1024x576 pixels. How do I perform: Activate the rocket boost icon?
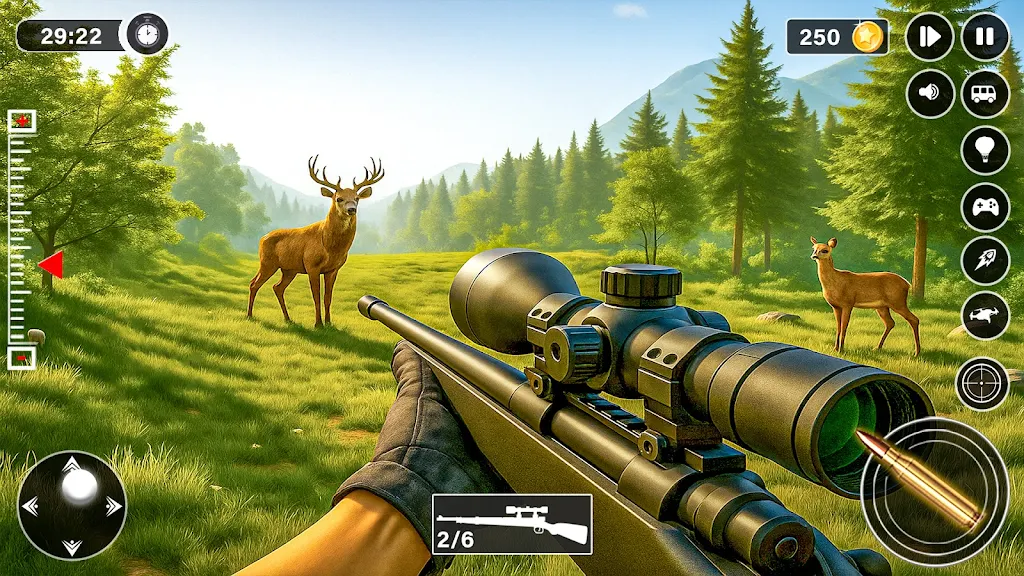point(985,261)
